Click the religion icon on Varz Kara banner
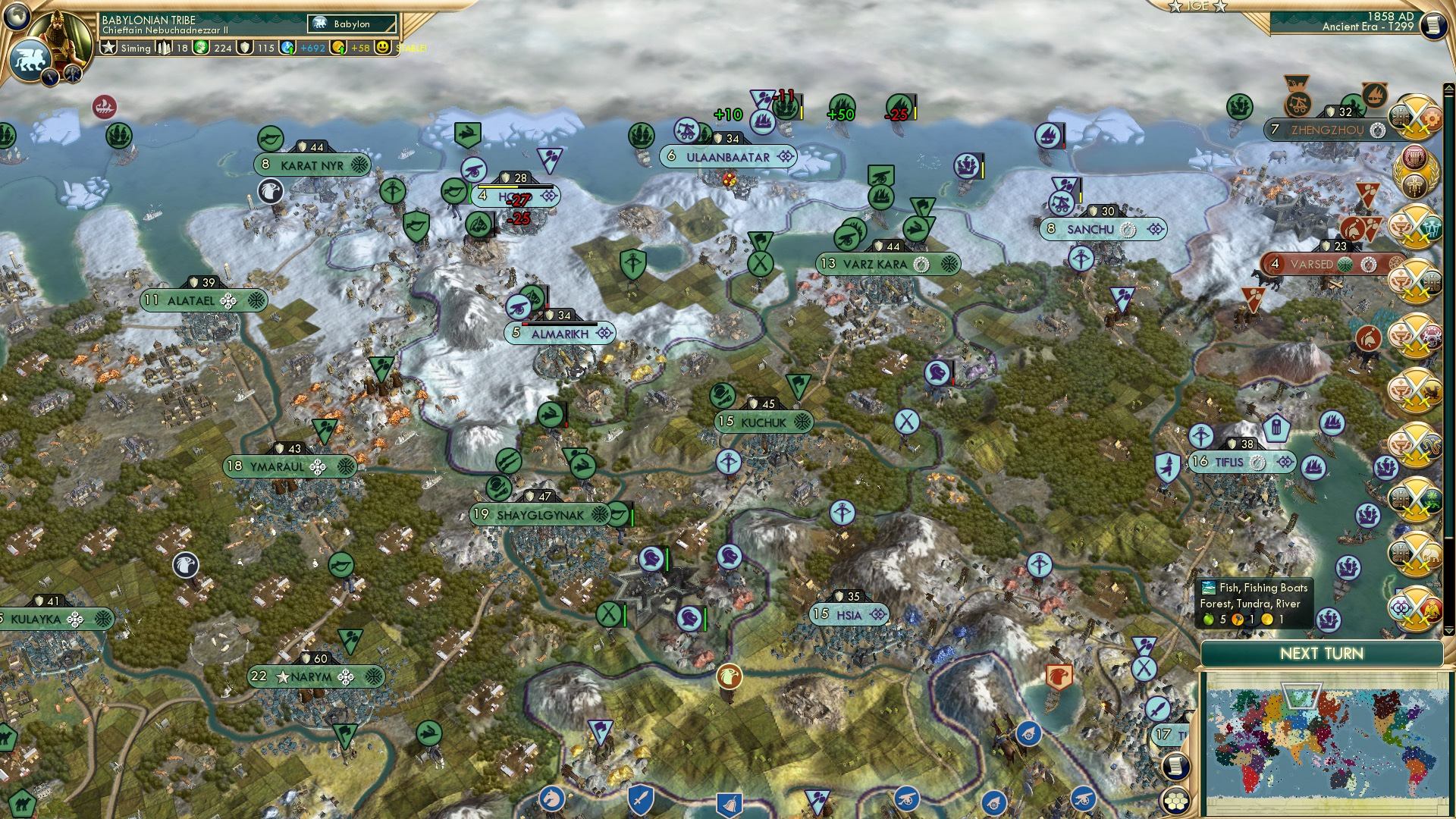1456x819 pixels. tap(921, 264)
